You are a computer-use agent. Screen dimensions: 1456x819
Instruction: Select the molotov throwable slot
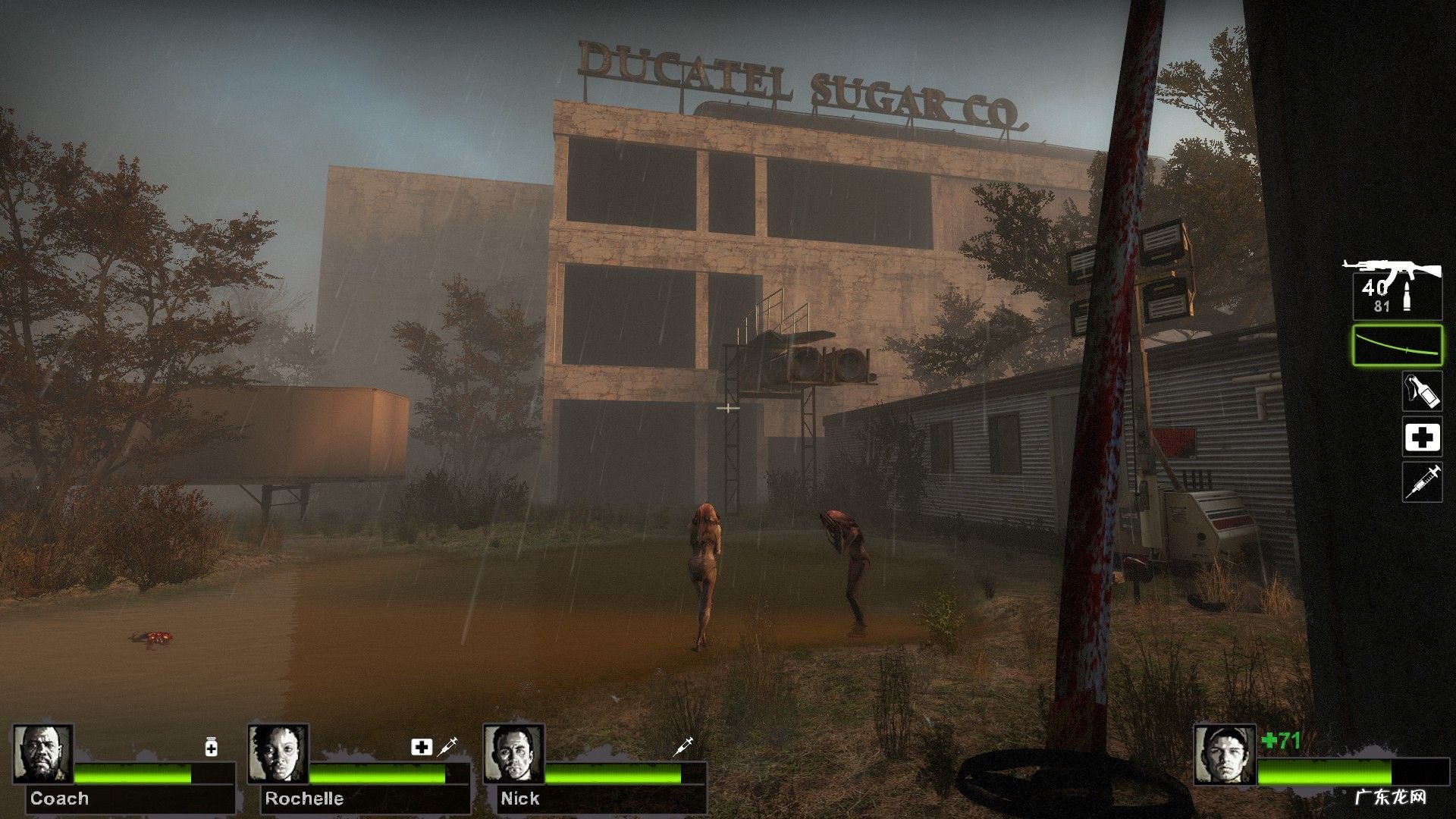1422,393
